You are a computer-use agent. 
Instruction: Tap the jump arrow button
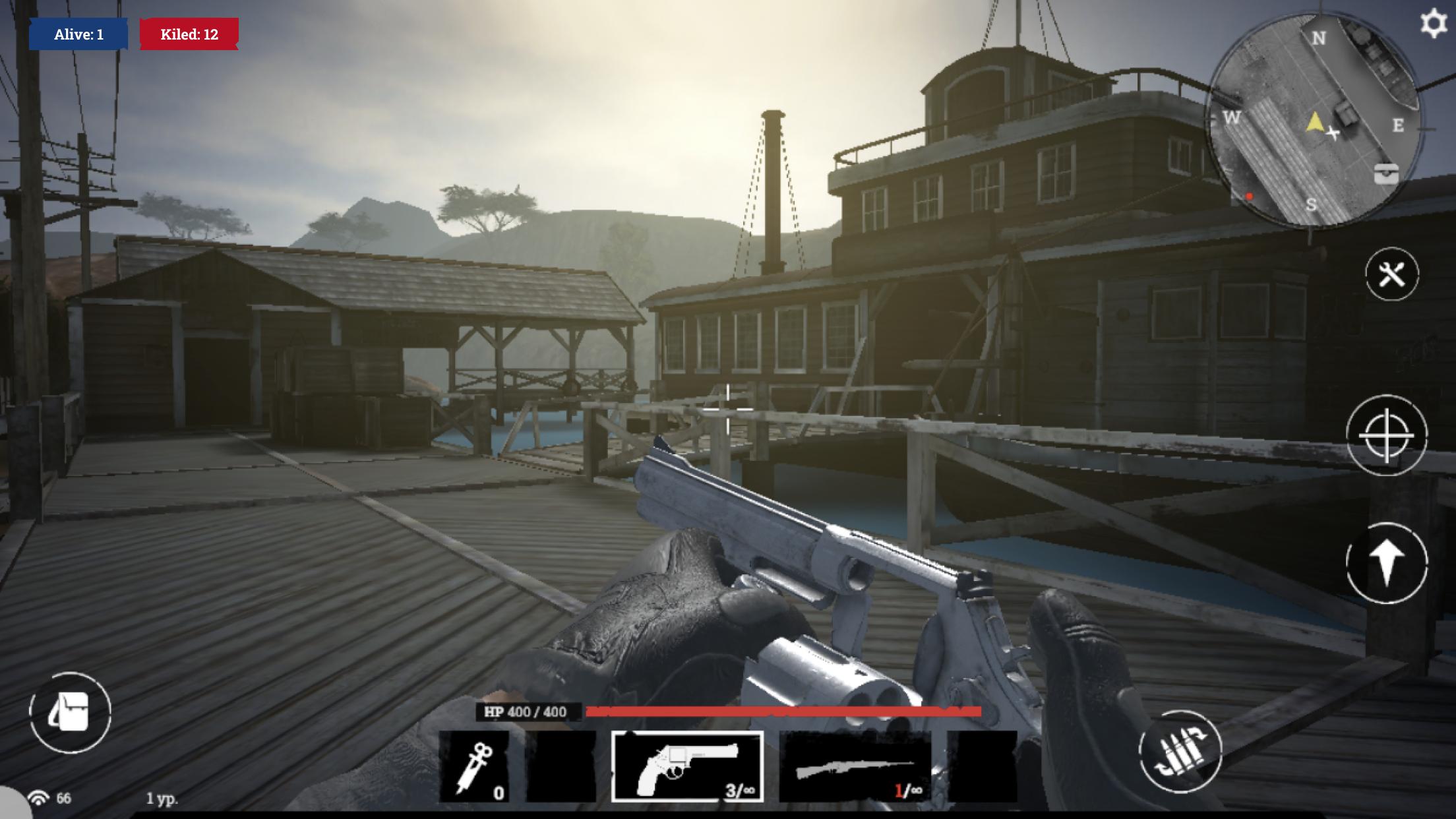pos(1386,562)
